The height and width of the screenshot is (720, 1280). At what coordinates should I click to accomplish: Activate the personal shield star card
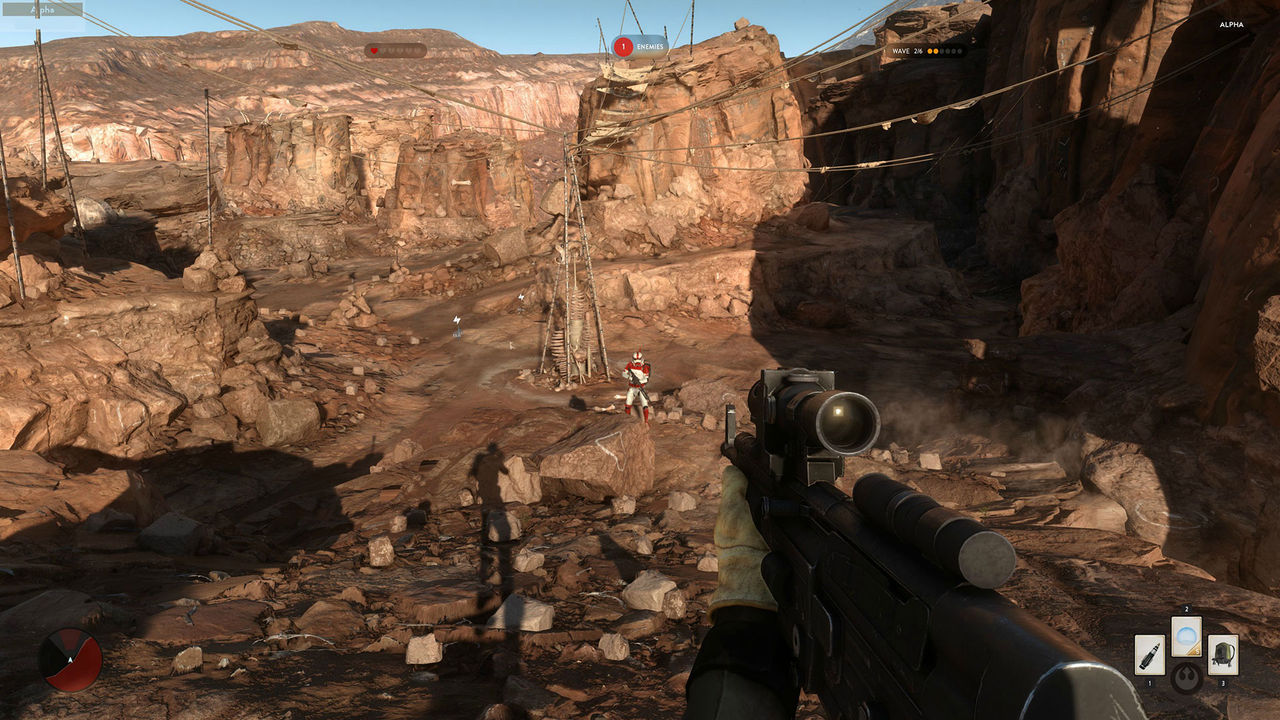1186,636
